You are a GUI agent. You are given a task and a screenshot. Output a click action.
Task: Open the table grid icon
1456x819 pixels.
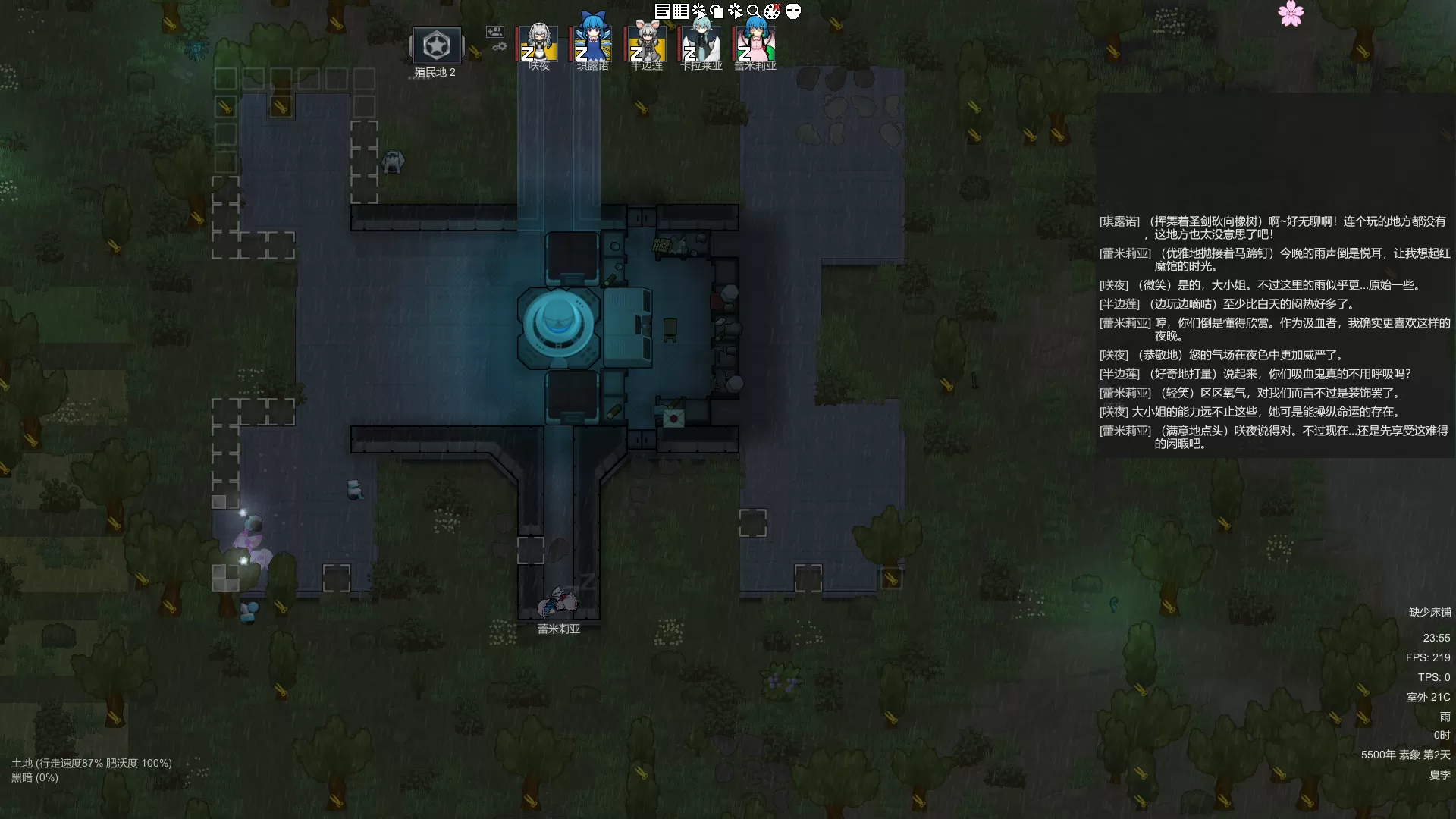681,11
